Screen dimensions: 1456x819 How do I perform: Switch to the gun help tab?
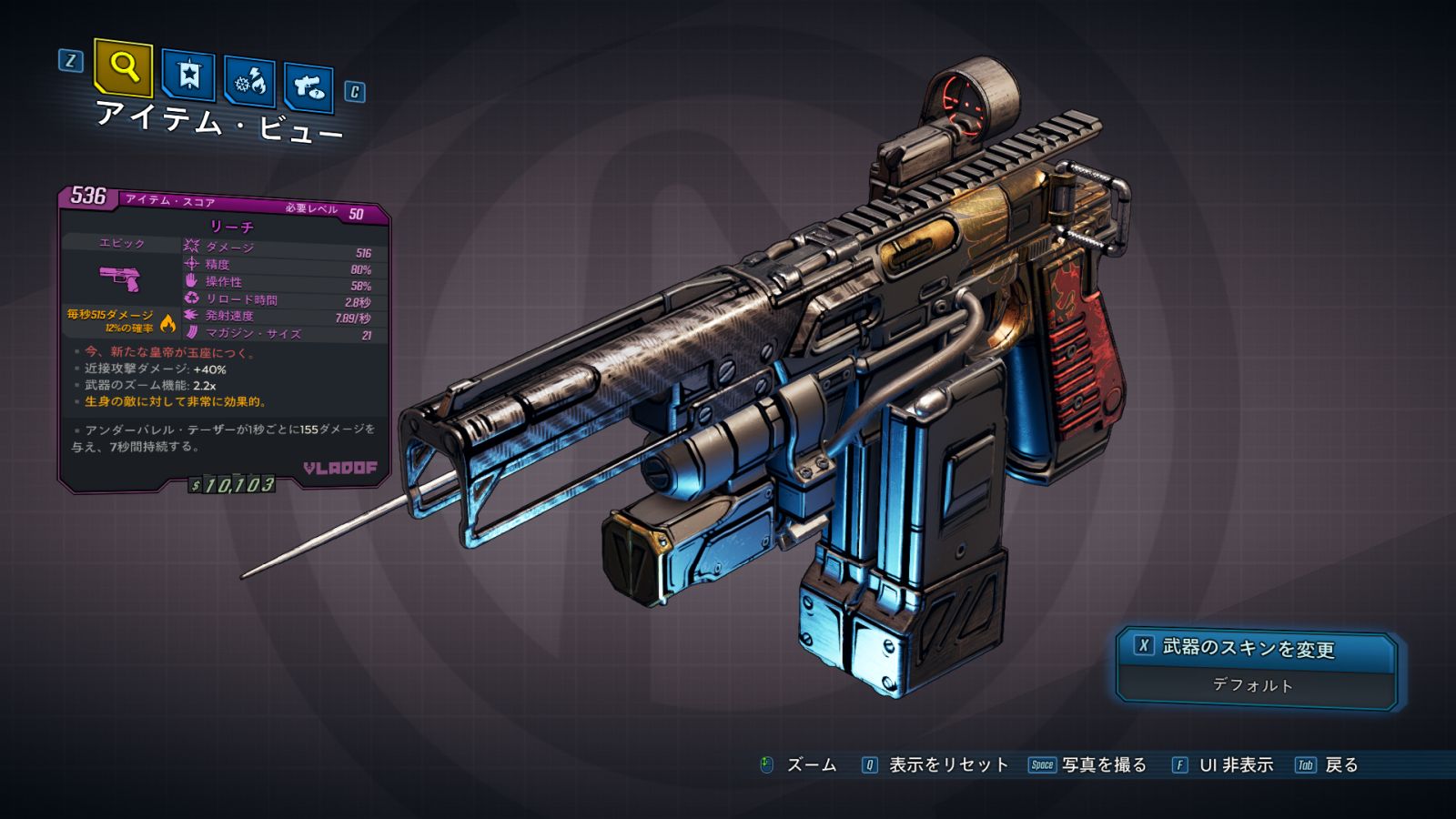coord(308,87)
